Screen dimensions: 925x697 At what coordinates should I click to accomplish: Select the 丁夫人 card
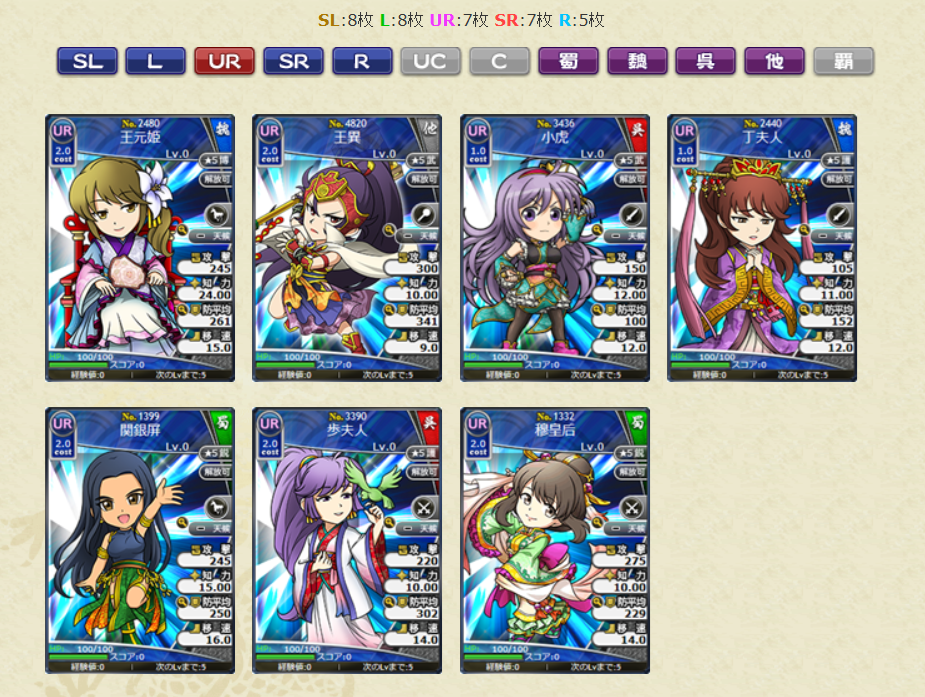(762, 248)
